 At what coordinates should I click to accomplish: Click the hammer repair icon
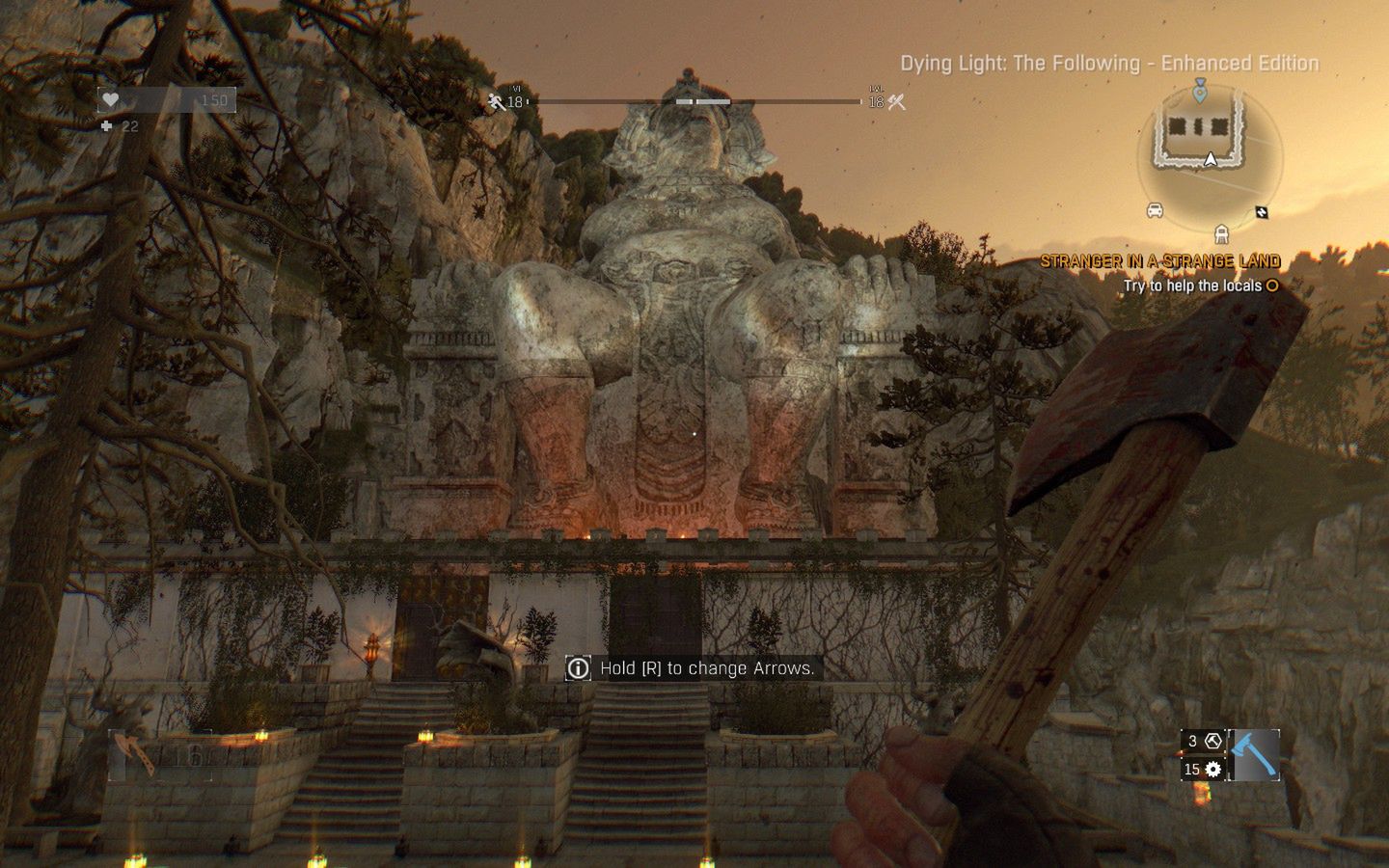(x=1213, y=741)
